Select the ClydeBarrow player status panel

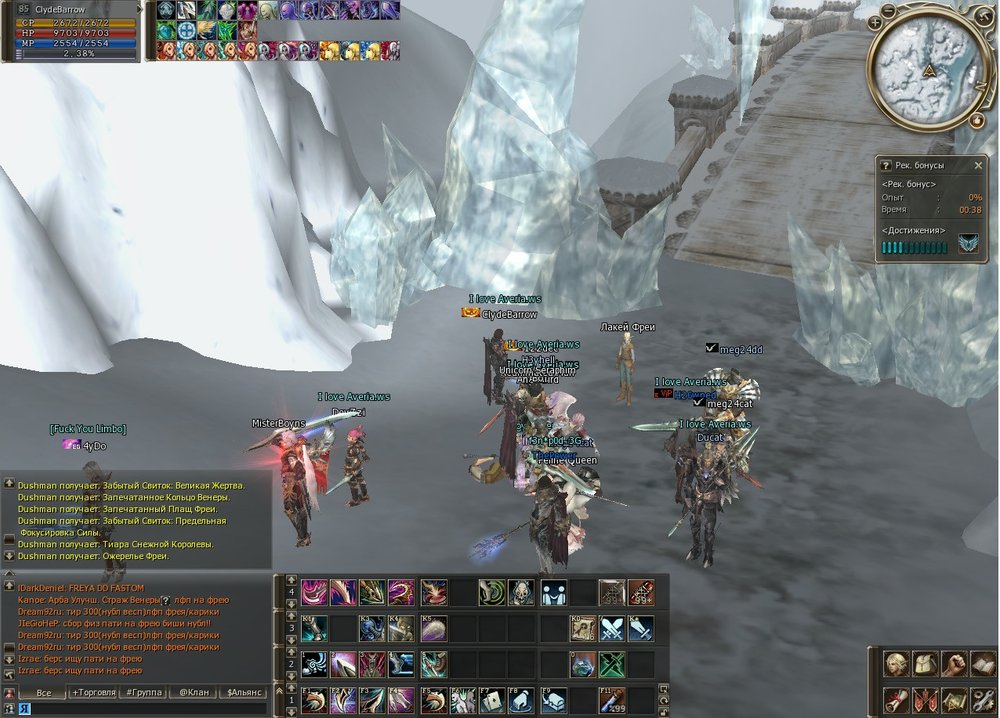[72, 32]
